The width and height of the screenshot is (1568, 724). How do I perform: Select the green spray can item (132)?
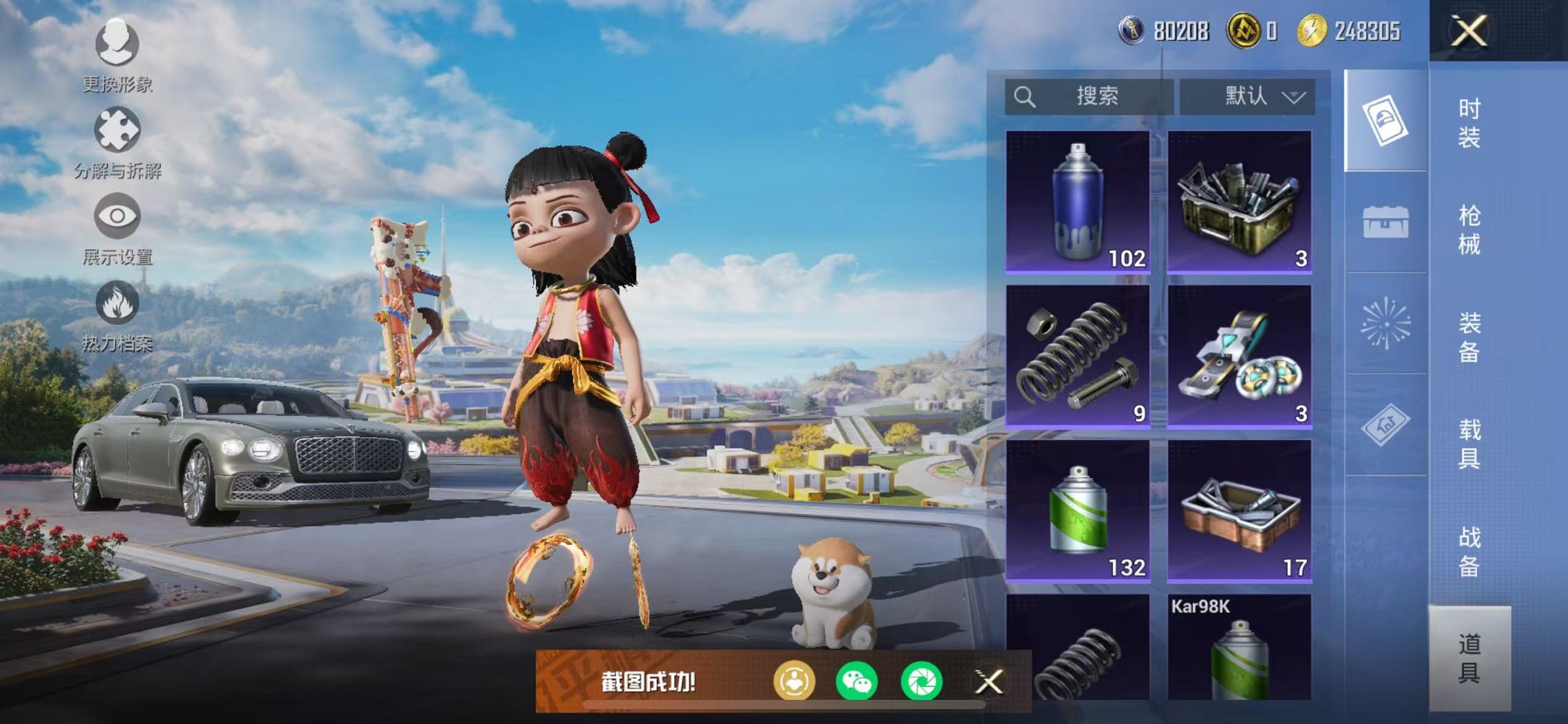click(x=1078, y=511)
